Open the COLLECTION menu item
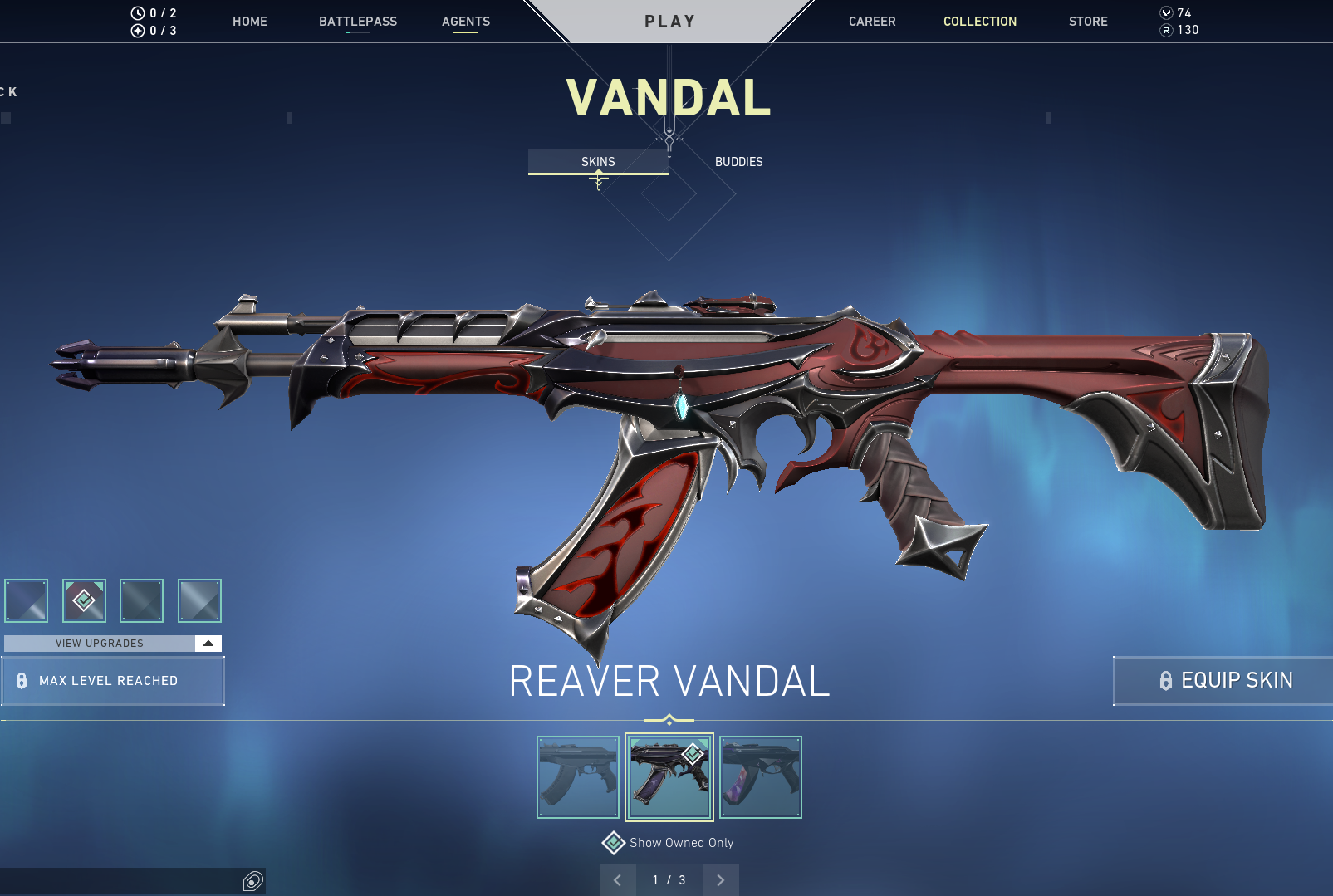1333x896 pixels. point(979,22)
